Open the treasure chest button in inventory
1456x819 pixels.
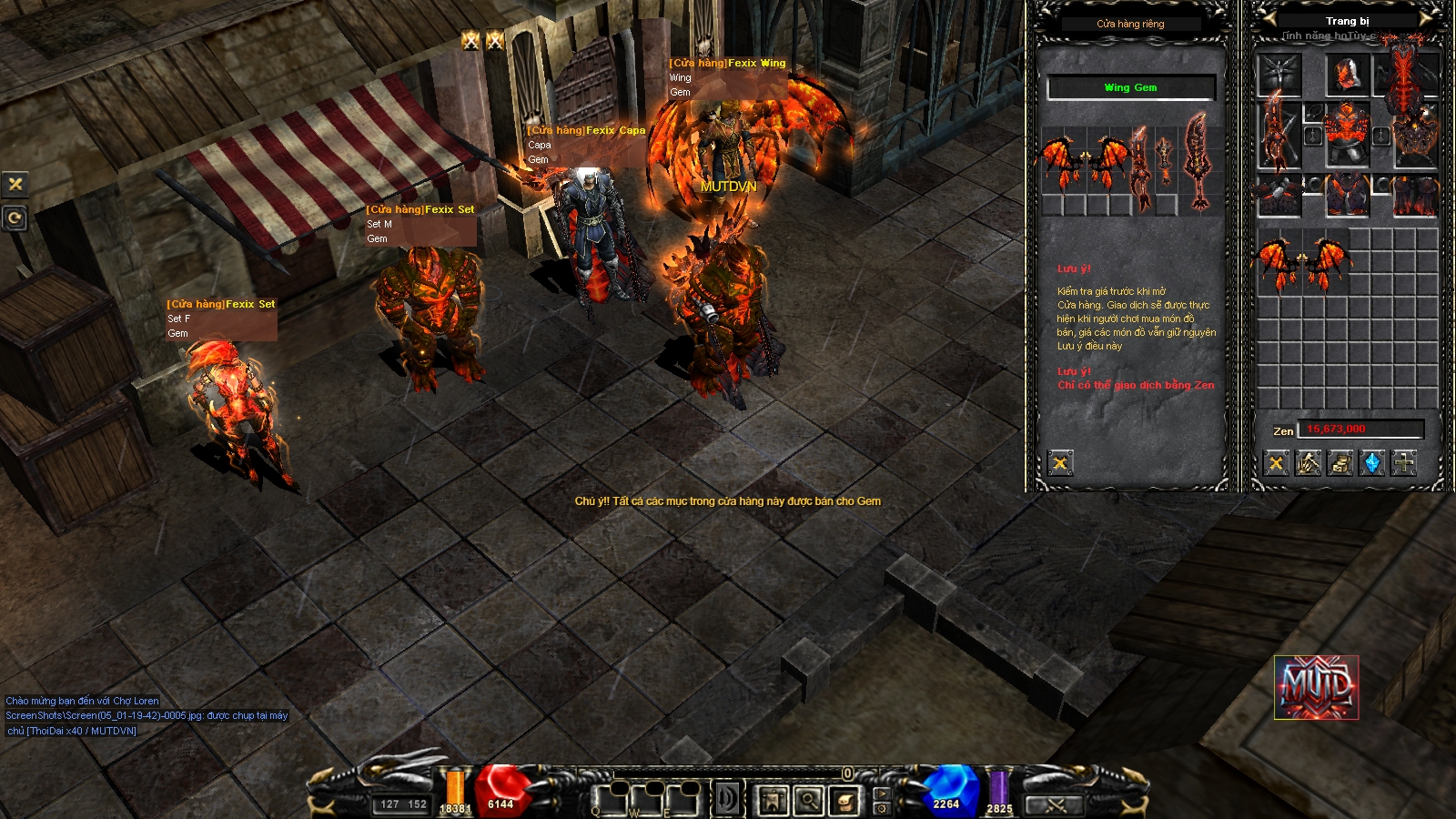click(1340, 464)
